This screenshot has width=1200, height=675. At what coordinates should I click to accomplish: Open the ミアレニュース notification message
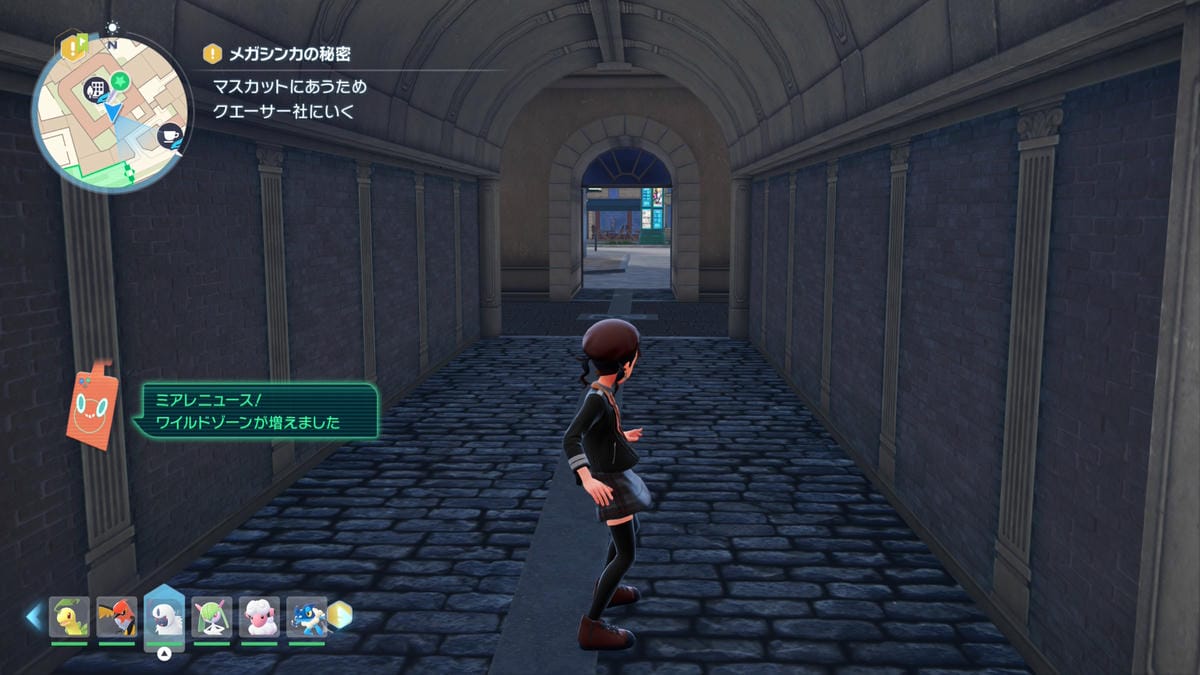(x=256, y=410)
